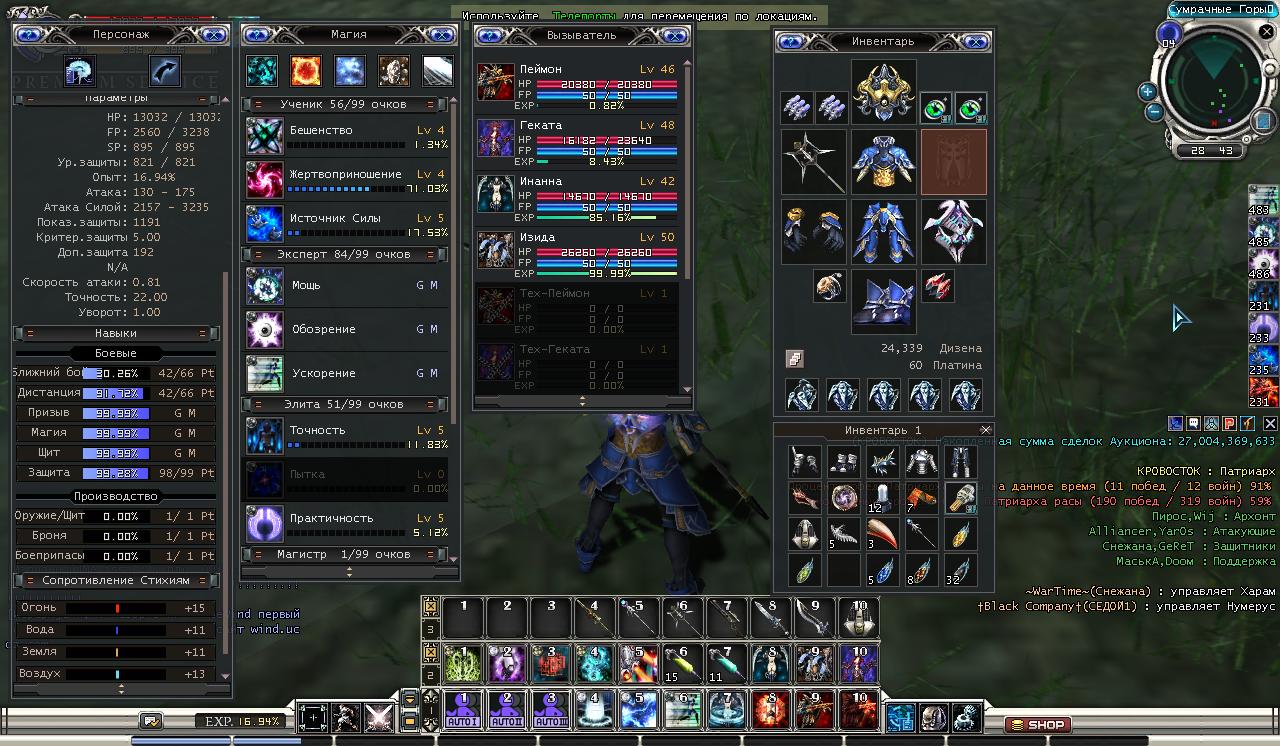Switch to the fire magic tab
This screenshot has width=1280, height=746.
point(305,71)
